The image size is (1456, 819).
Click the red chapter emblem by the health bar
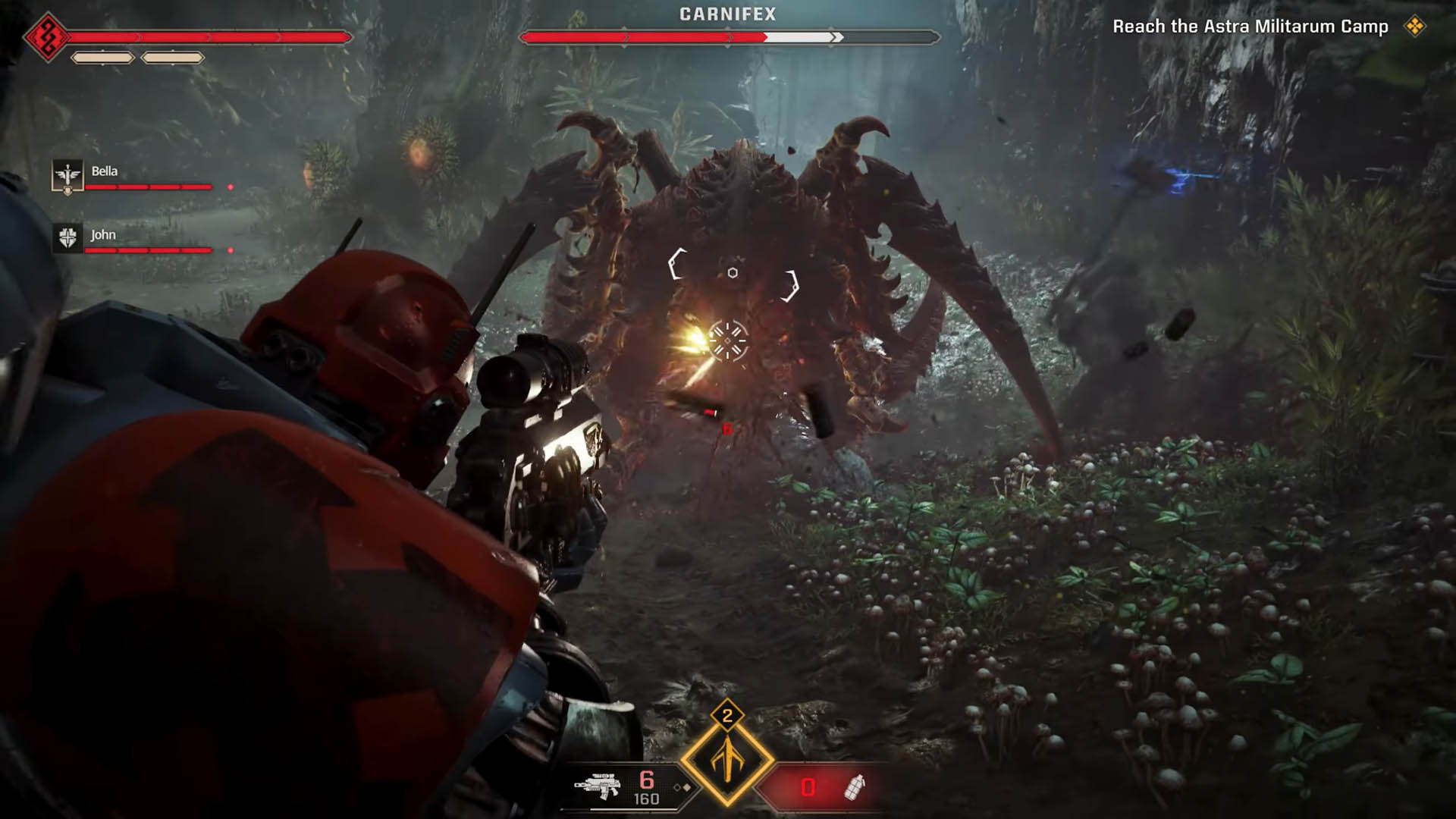[x=48, y=37]
